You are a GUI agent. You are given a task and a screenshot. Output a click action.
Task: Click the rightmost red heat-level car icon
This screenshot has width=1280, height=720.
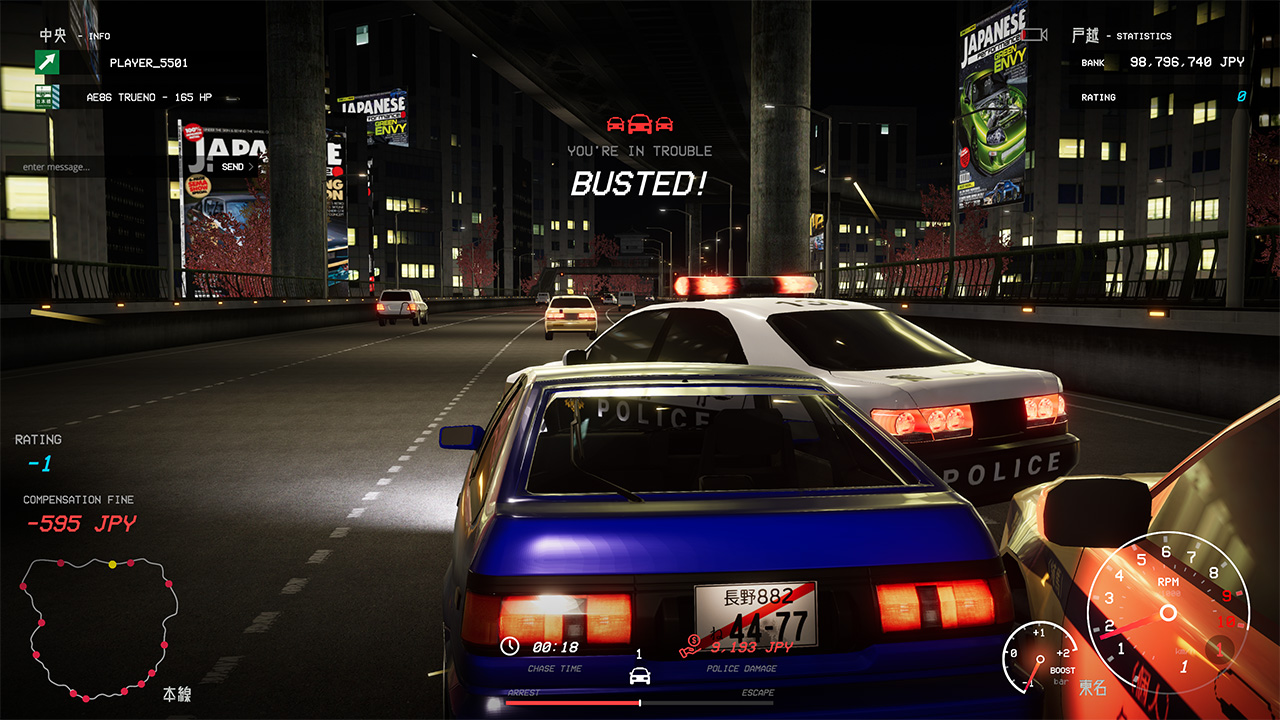pyautogui.click(x=665, y=123)
